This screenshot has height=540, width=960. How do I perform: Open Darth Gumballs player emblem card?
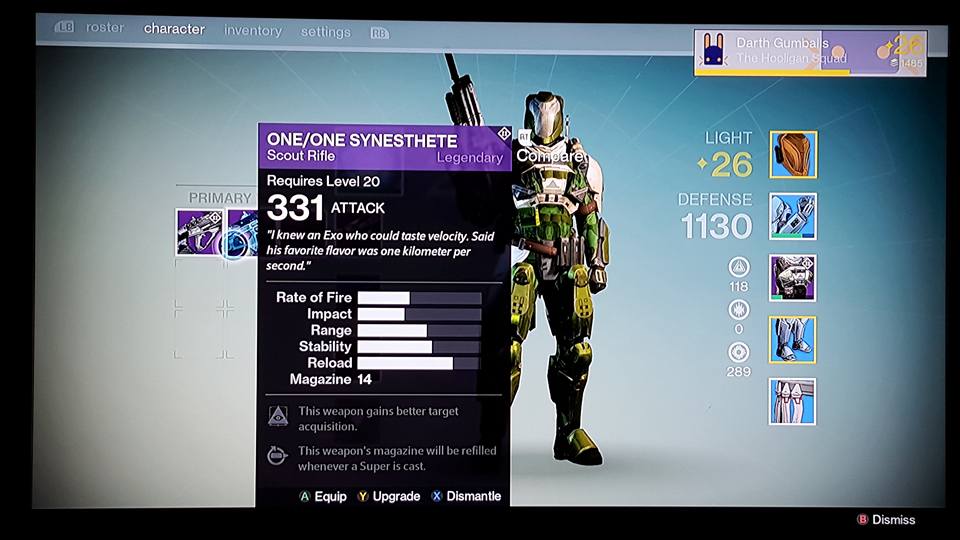pos(810,52)
